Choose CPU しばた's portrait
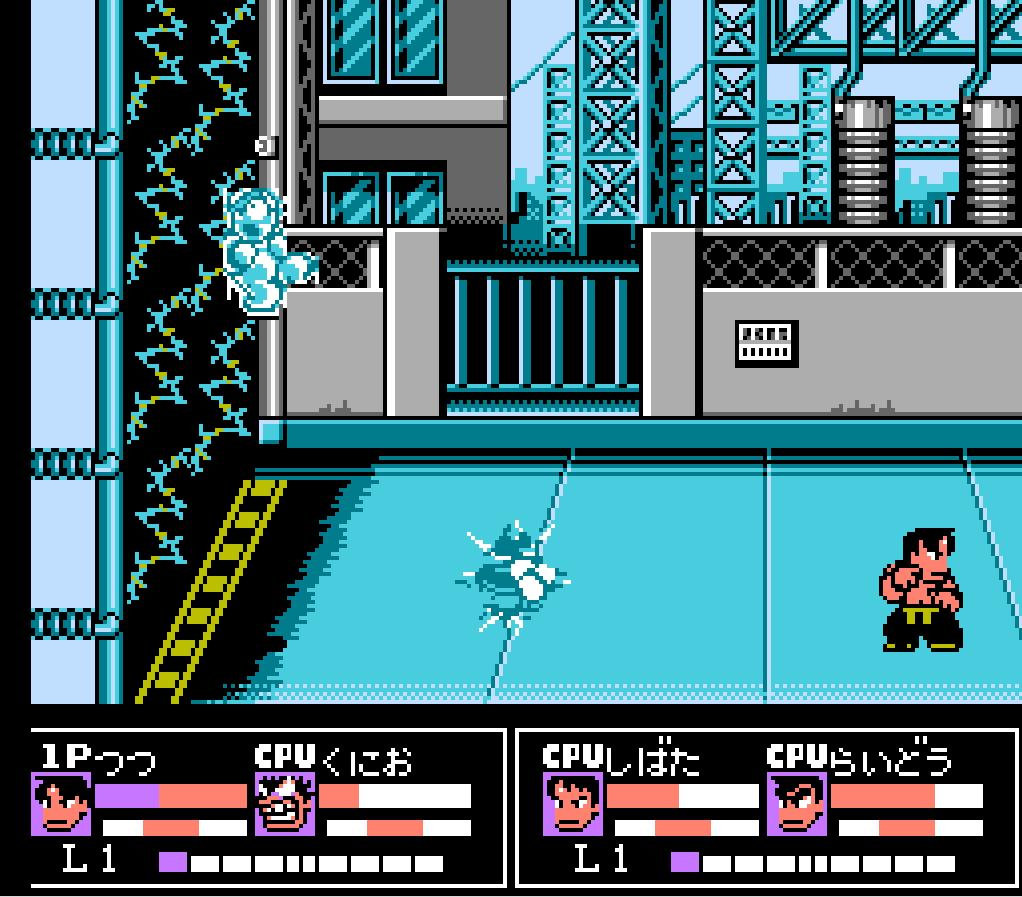Screen dimensions: 1022x897 [x=574, y=805]
